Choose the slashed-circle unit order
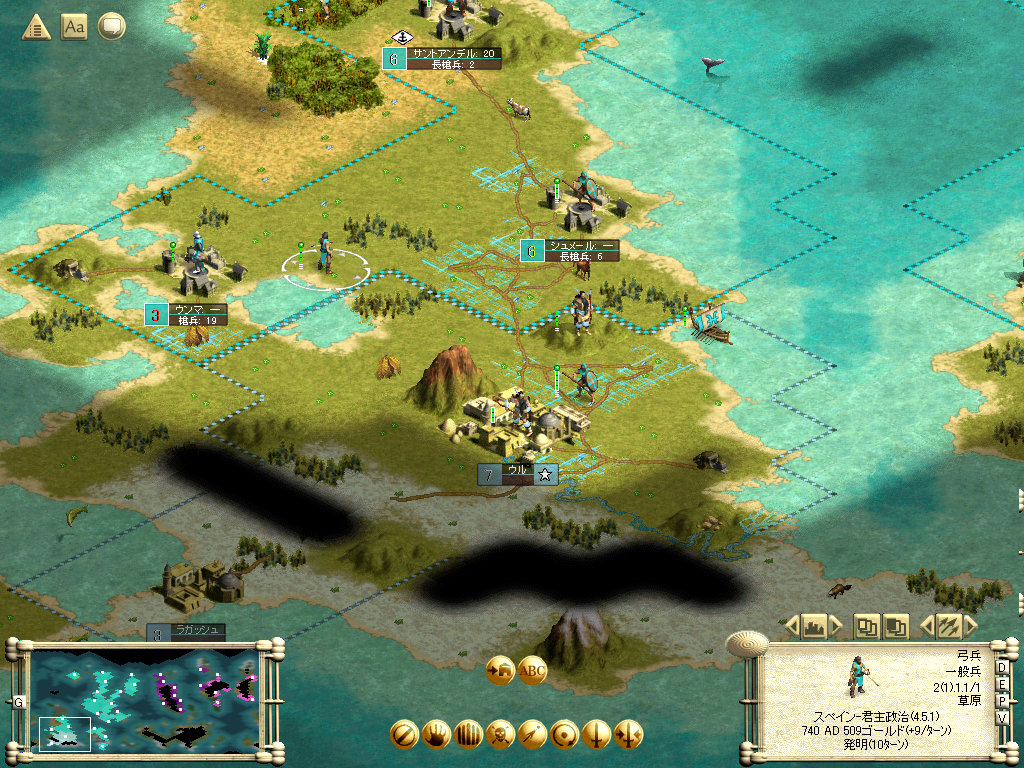The width and height of the screenshot is (1024, 768). 404,735
